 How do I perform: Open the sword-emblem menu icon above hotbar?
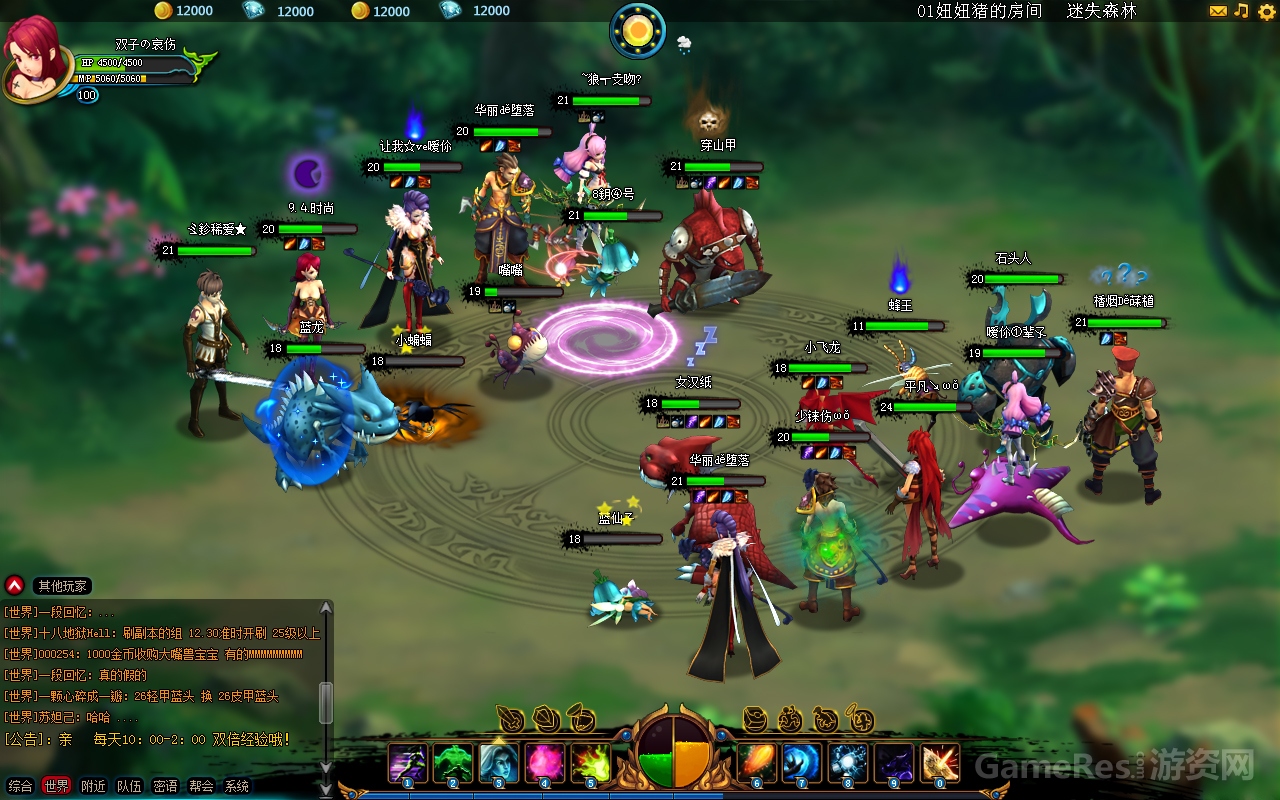pos(511,719)
